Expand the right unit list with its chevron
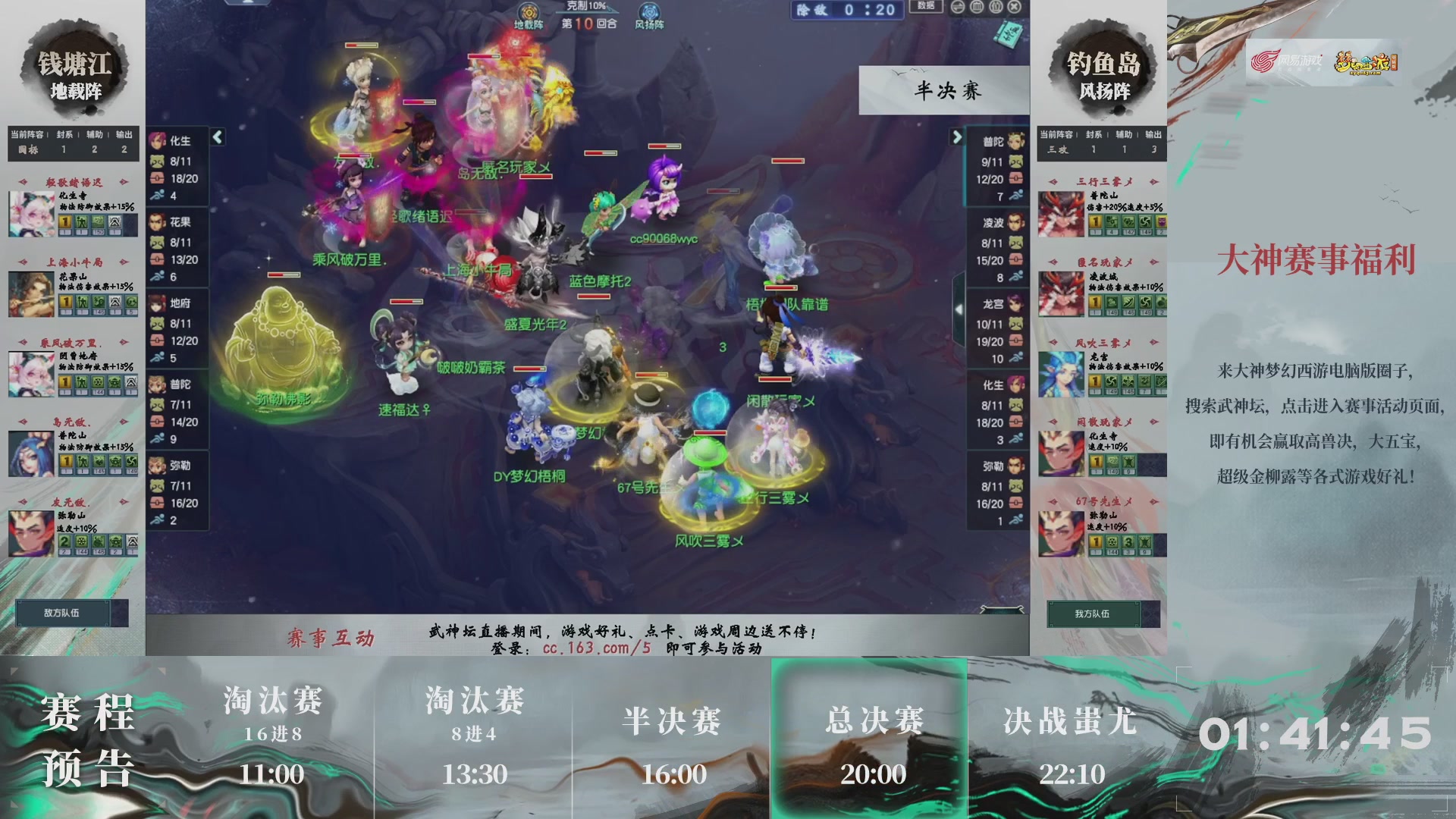The image size is (1456, 819). [x=957, y=136]
